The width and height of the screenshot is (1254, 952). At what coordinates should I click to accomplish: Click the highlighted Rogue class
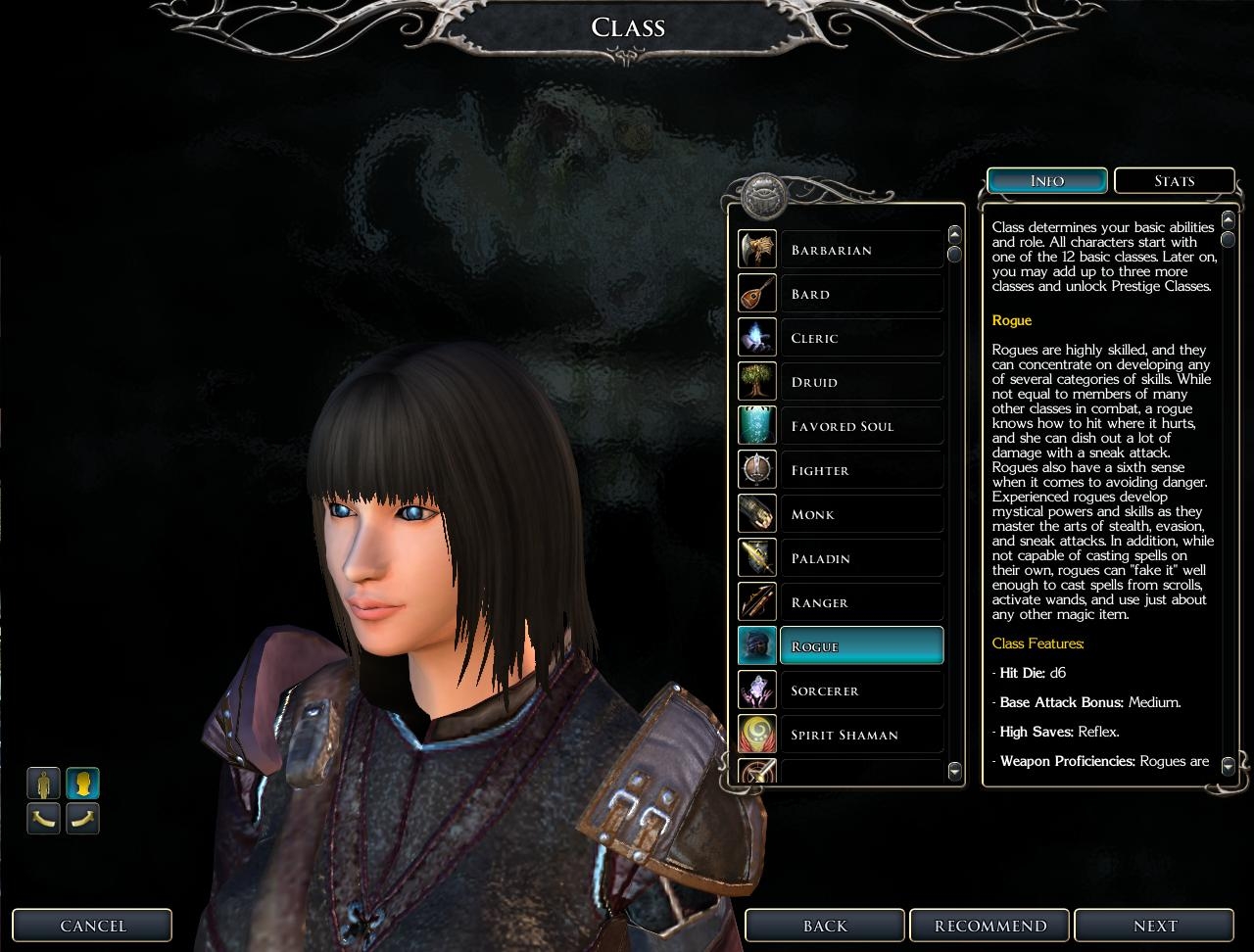[x=860, y=646]
